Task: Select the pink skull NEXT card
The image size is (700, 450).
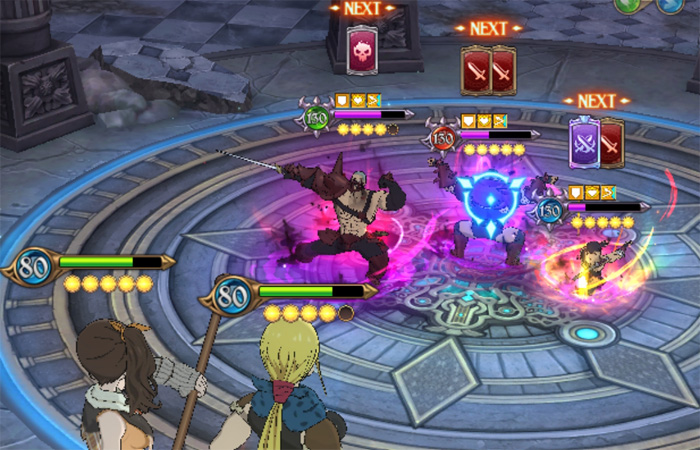Action: [x=362, y=50]
